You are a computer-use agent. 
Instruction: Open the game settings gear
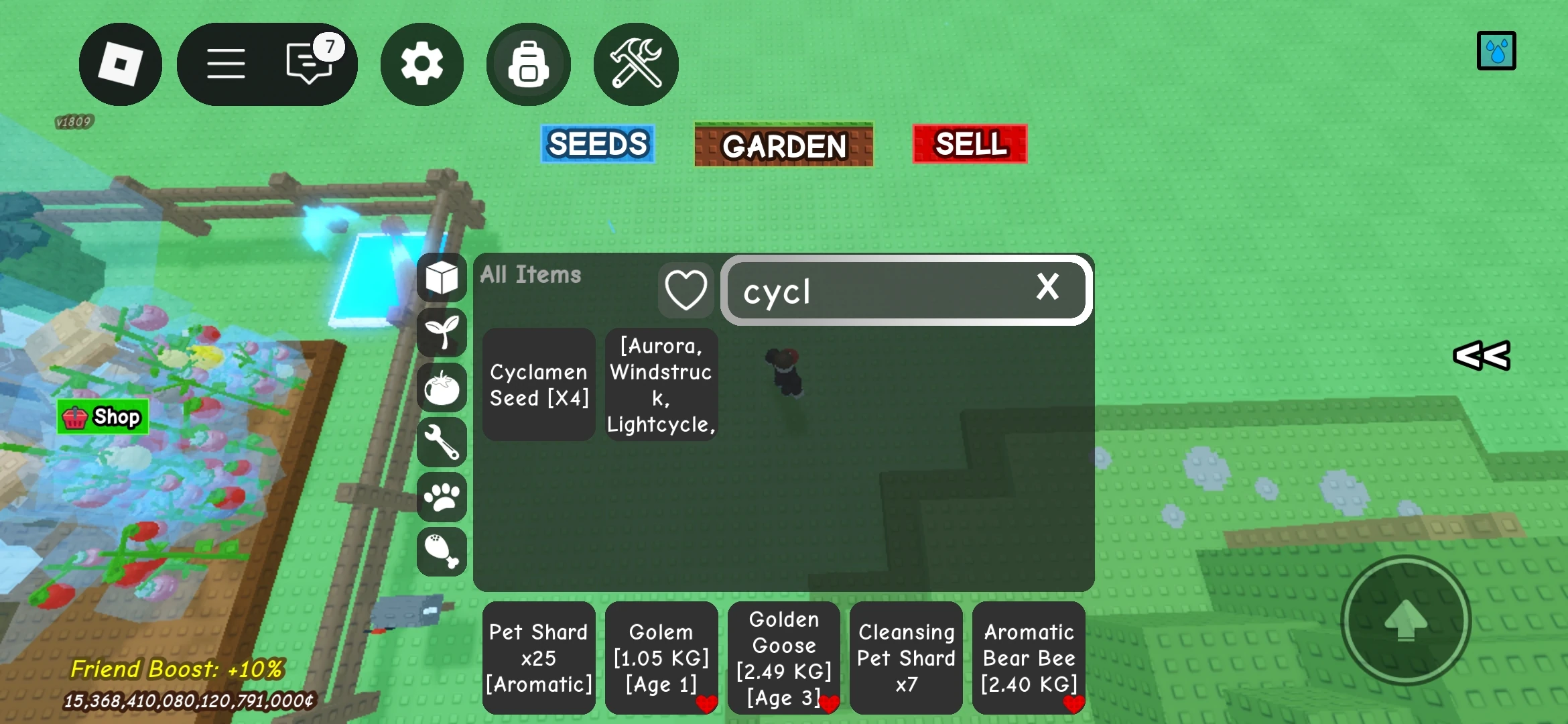421,63
